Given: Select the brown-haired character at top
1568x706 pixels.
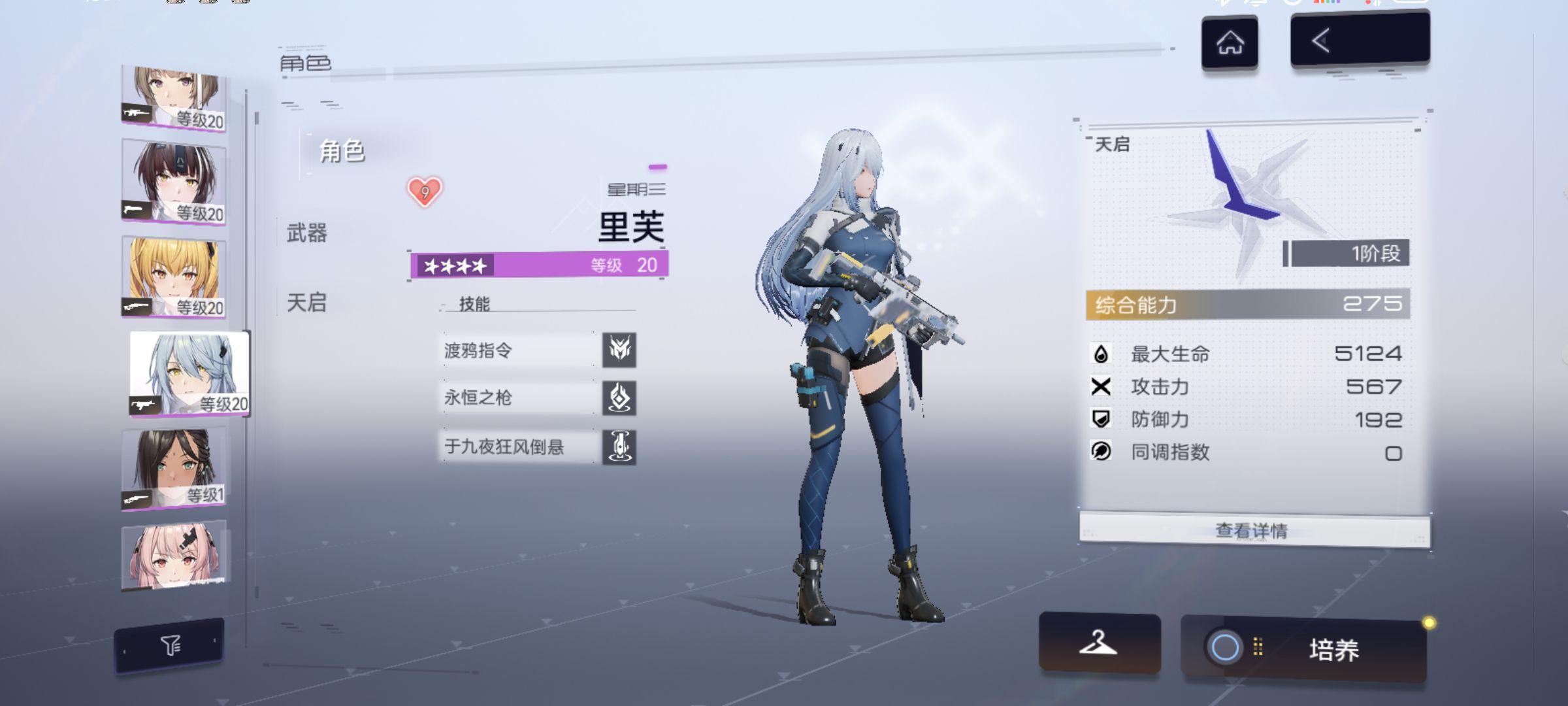Looking at the screenshot, I should (174, 98).
